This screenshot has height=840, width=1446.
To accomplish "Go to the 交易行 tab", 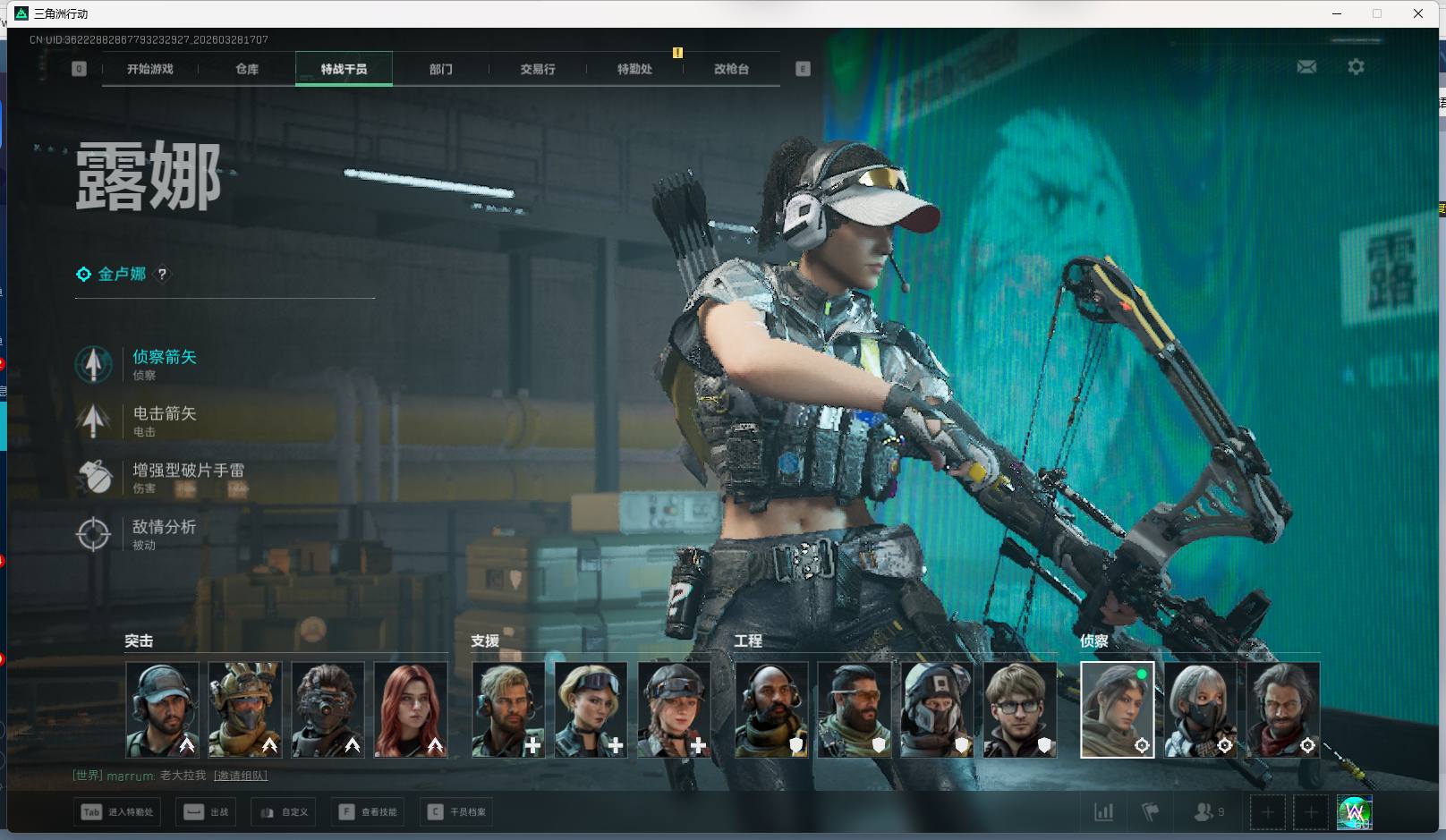I will [x=538, y=69].
